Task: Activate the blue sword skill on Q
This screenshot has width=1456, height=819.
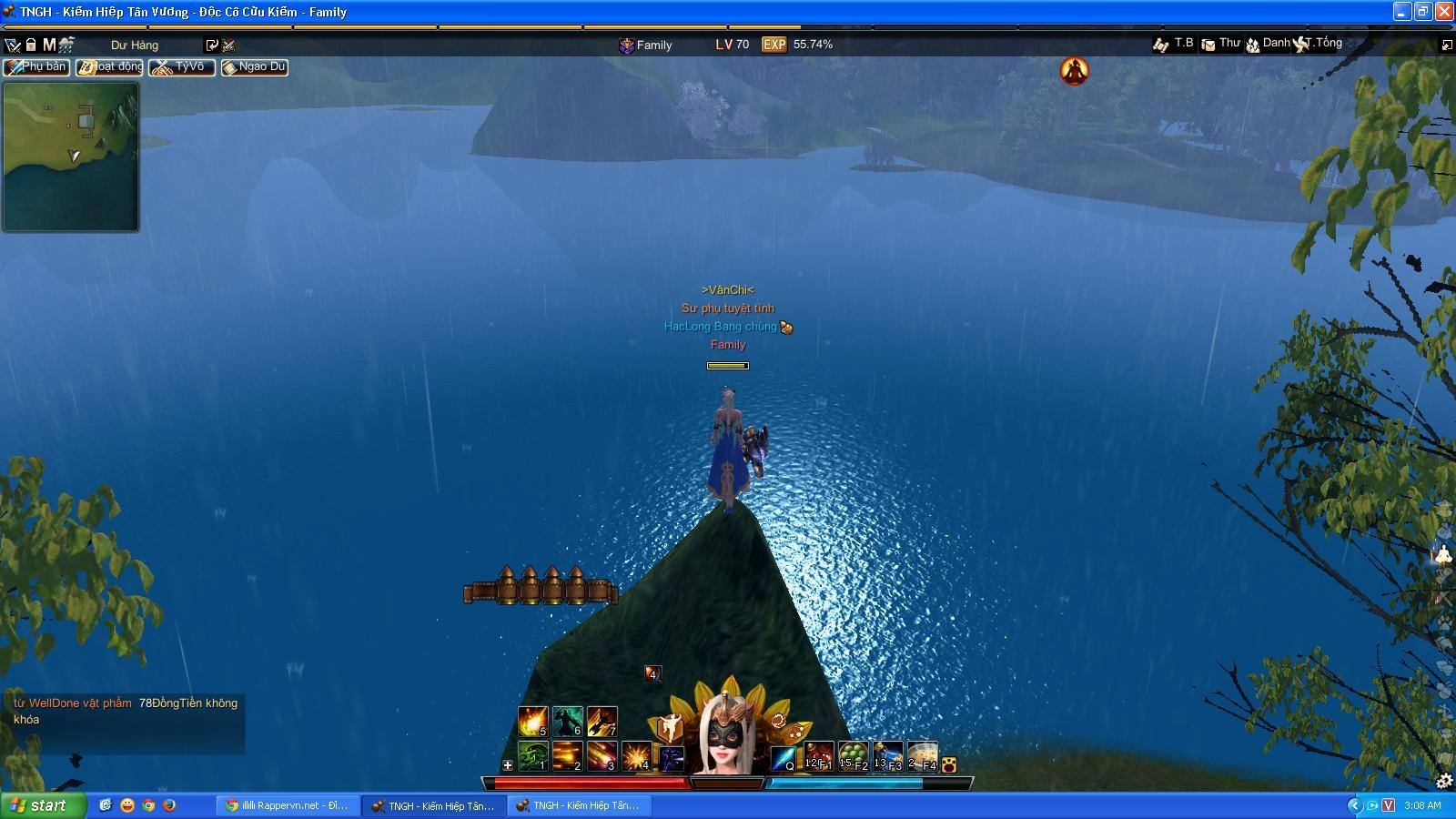Action: click(x=783, y=757)
